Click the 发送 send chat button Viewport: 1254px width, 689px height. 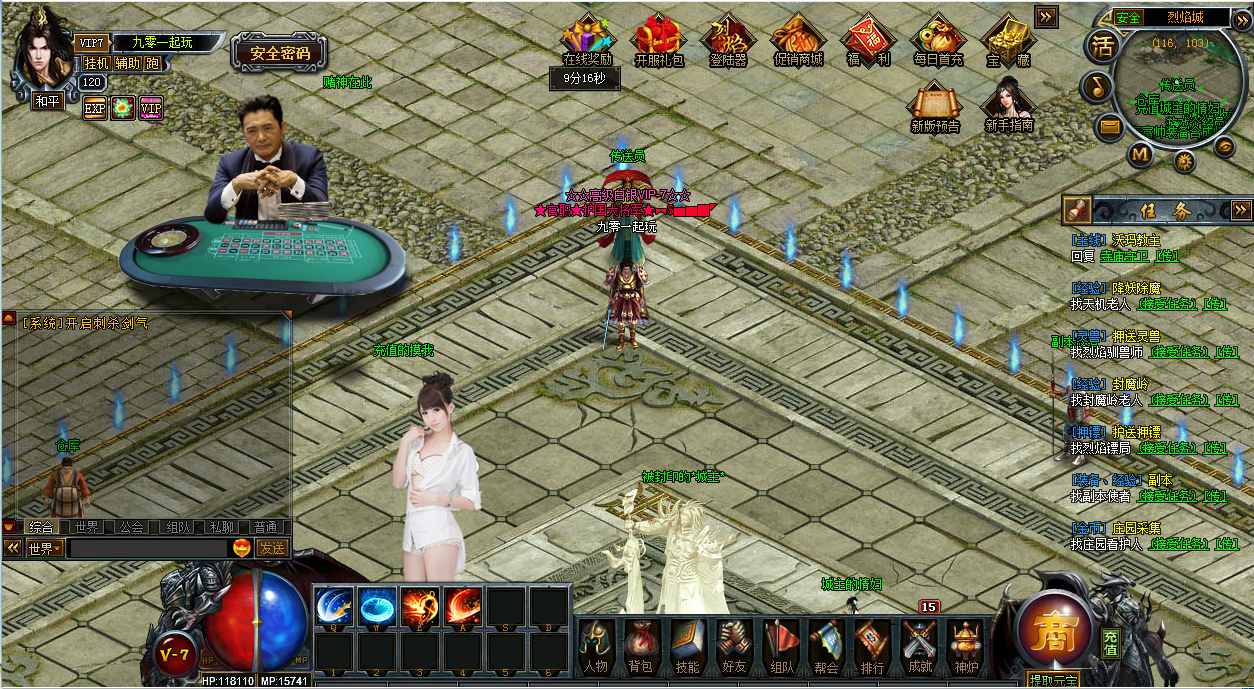click(272, 548)
